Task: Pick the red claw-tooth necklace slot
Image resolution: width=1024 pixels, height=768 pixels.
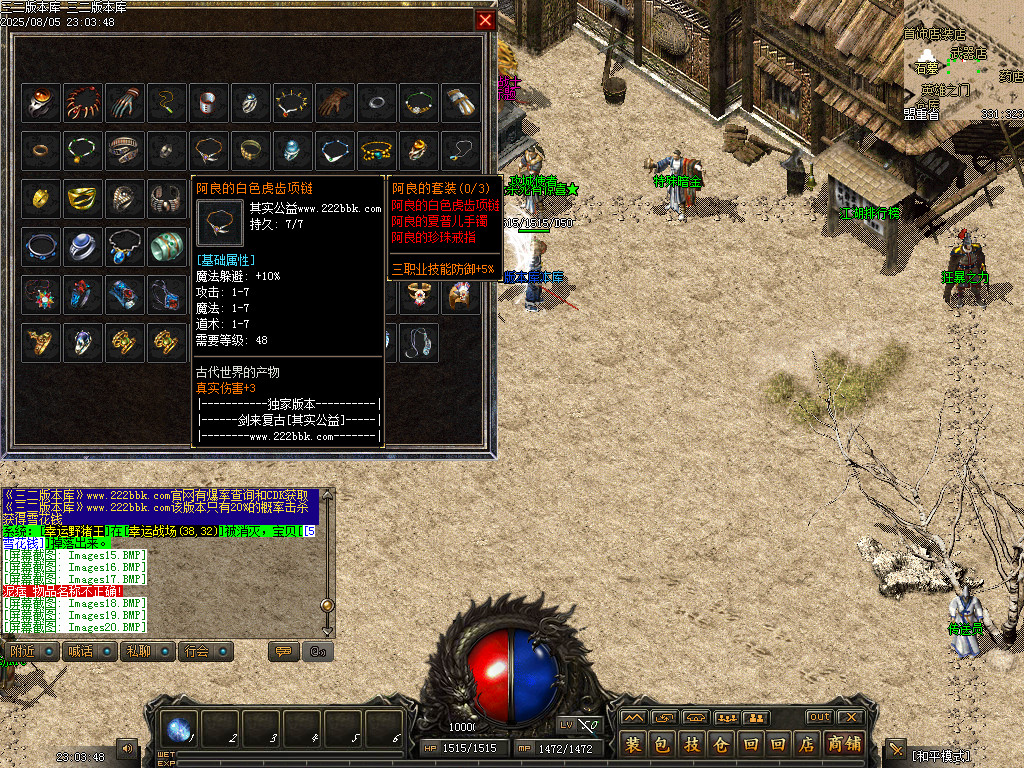Action: click(x=83, y=102)
